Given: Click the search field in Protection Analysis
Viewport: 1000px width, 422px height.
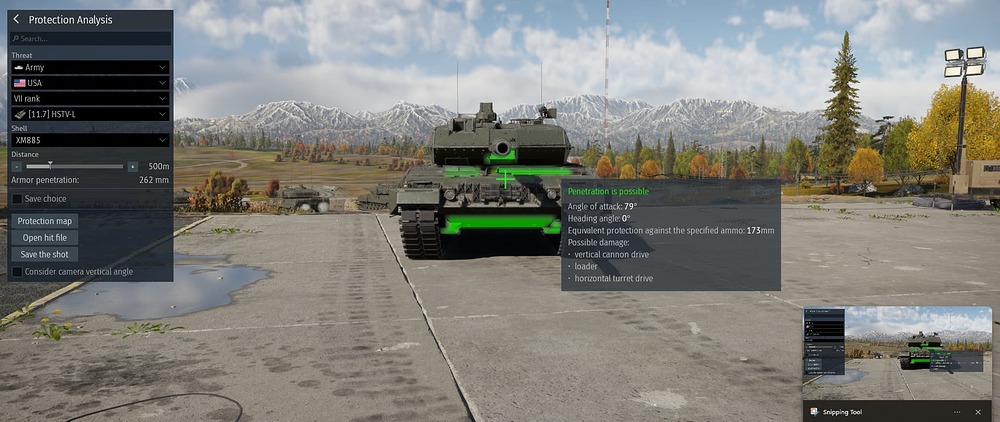Looking at the screenshot, I should pos(90,39).
